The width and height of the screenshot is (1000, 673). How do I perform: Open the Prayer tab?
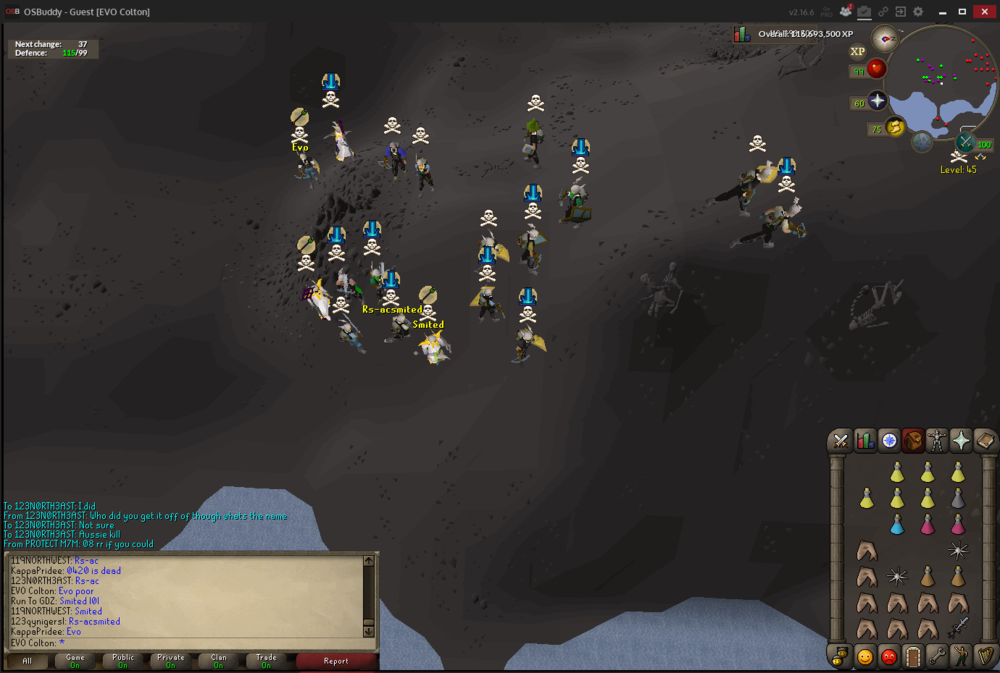(x=961, y=440)
